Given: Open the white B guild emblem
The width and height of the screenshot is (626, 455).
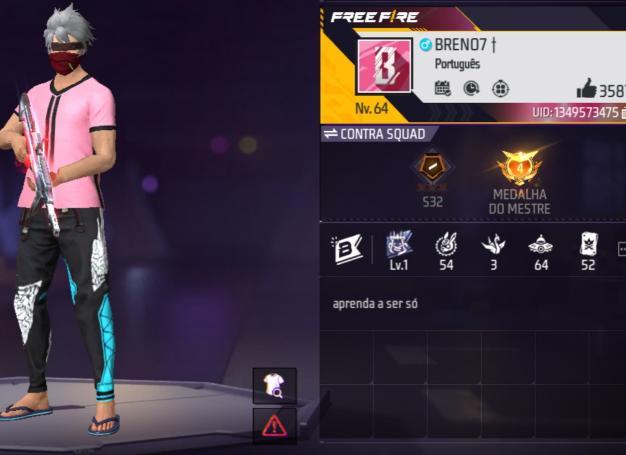Looking at the screenshot, I should (x=347, y=249).
